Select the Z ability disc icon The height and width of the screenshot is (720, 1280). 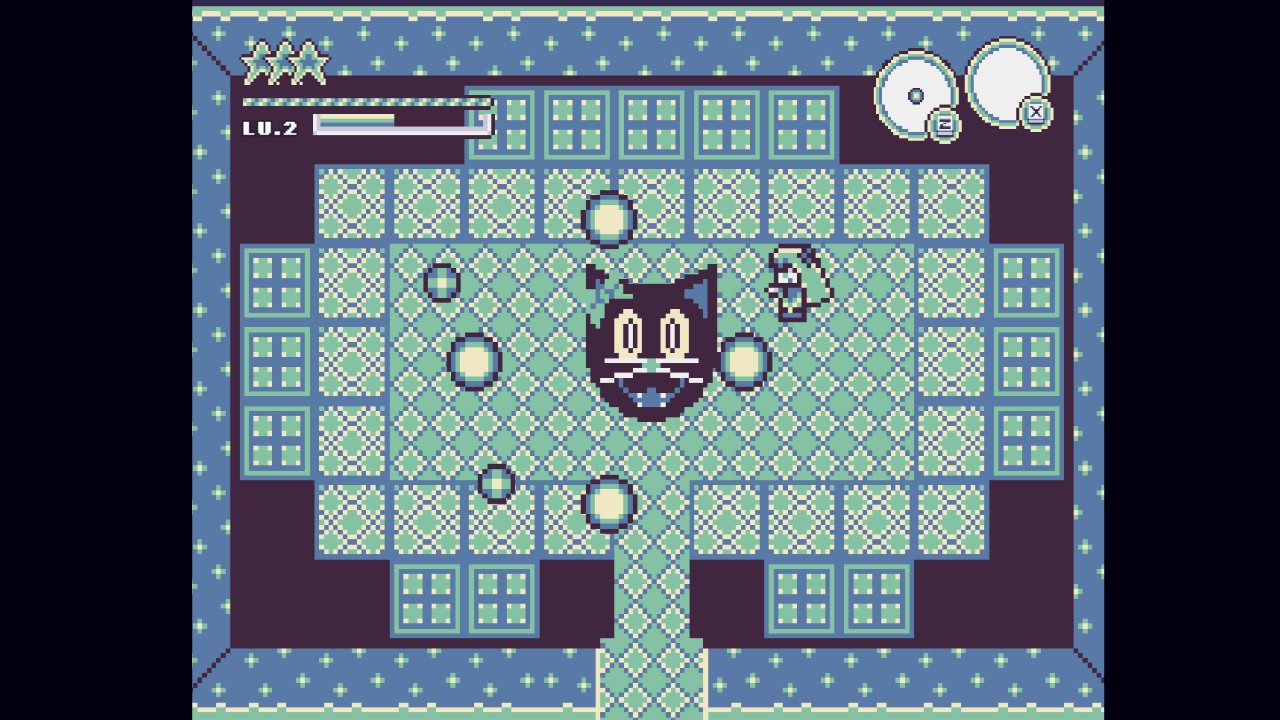[916, 95]
